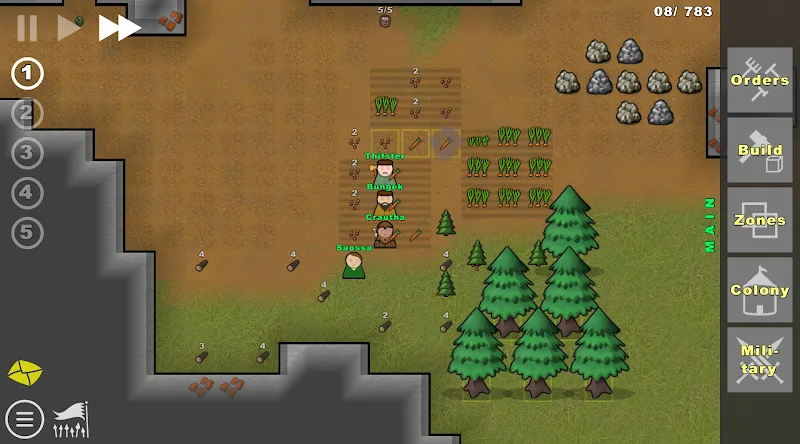Set game speed to normal play
800x444 pixels.
point(68,28)
